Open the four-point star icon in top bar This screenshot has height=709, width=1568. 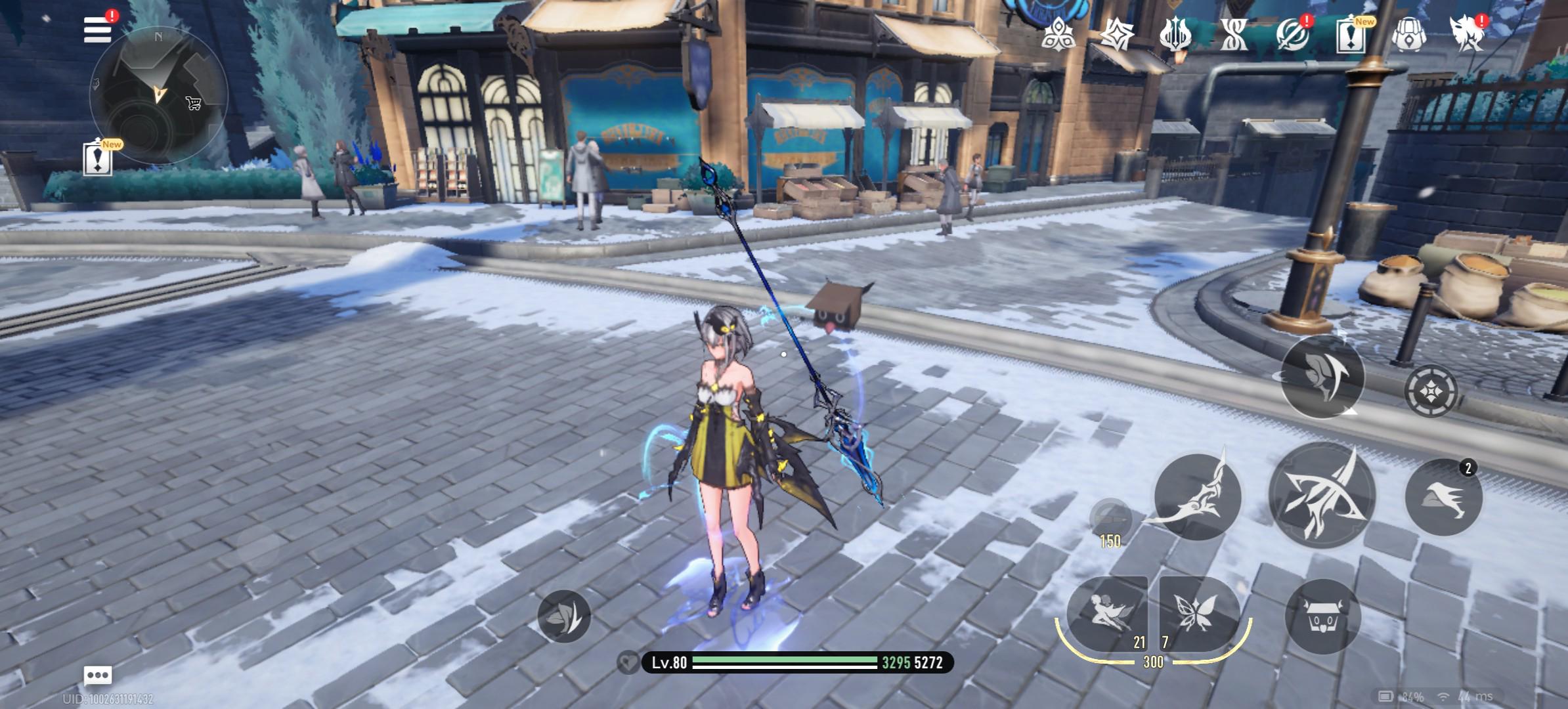tap(1116, 33)
